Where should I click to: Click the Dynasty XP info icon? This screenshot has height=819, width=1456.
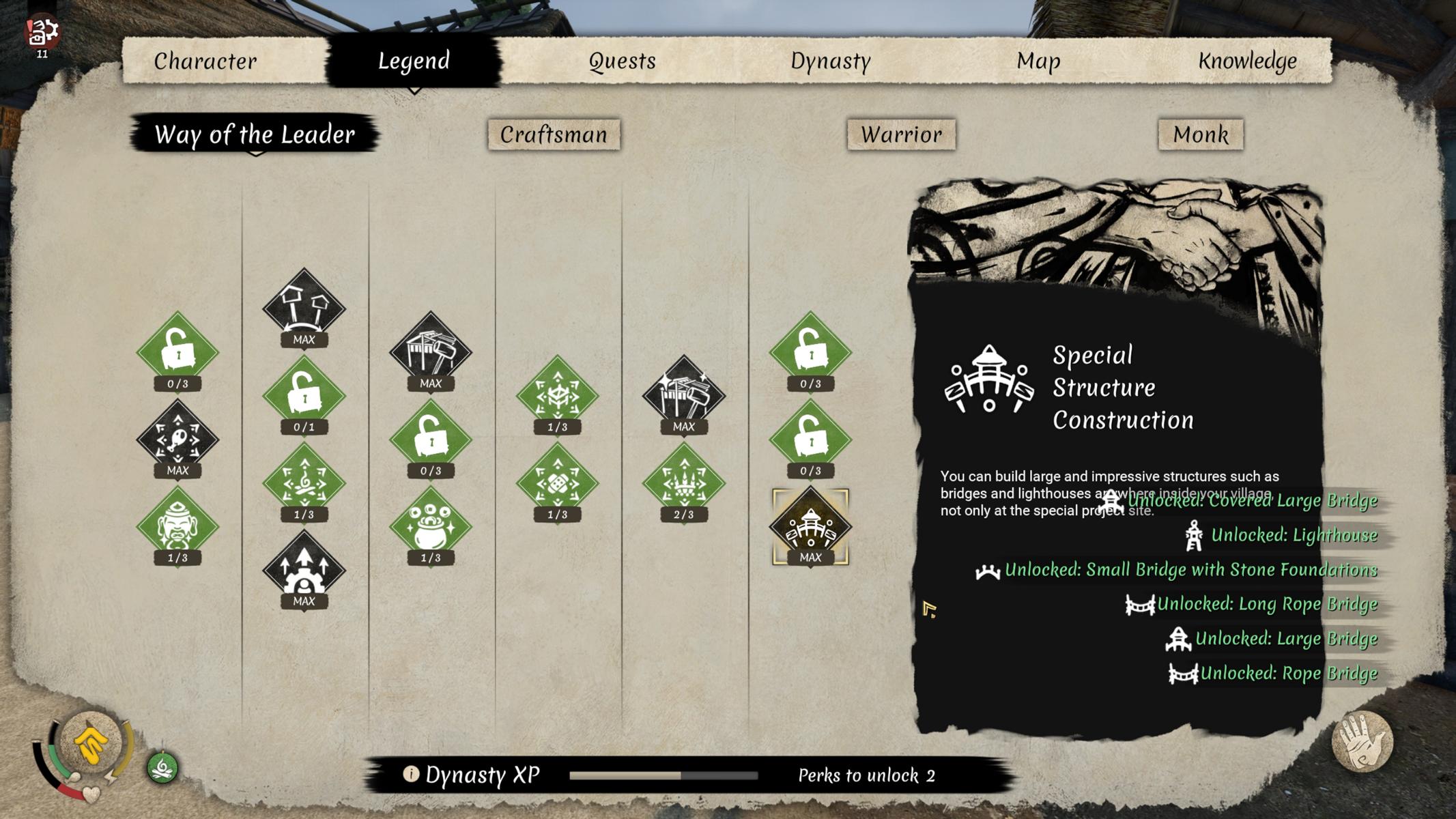[410, 774]
